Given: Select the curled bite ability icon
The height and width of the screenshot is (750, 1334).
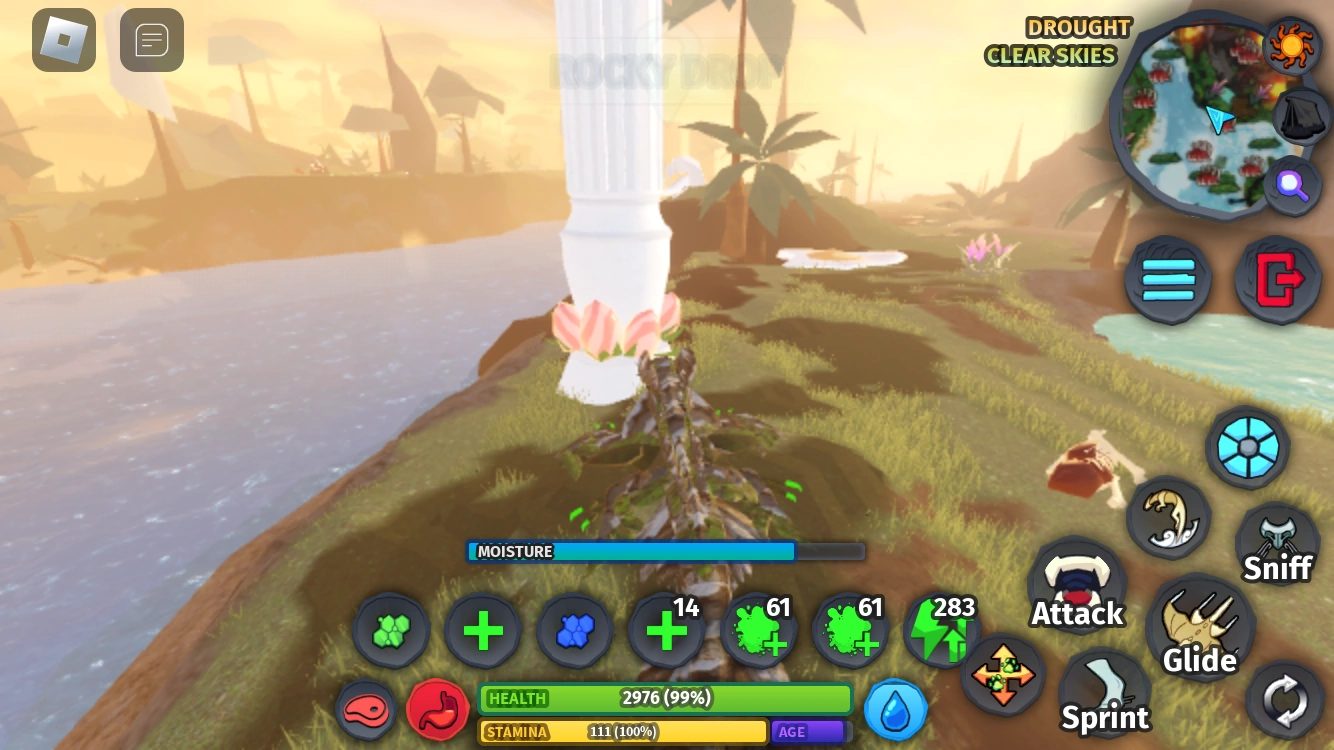Looking at the screenshot, I should click(1168, 518).
